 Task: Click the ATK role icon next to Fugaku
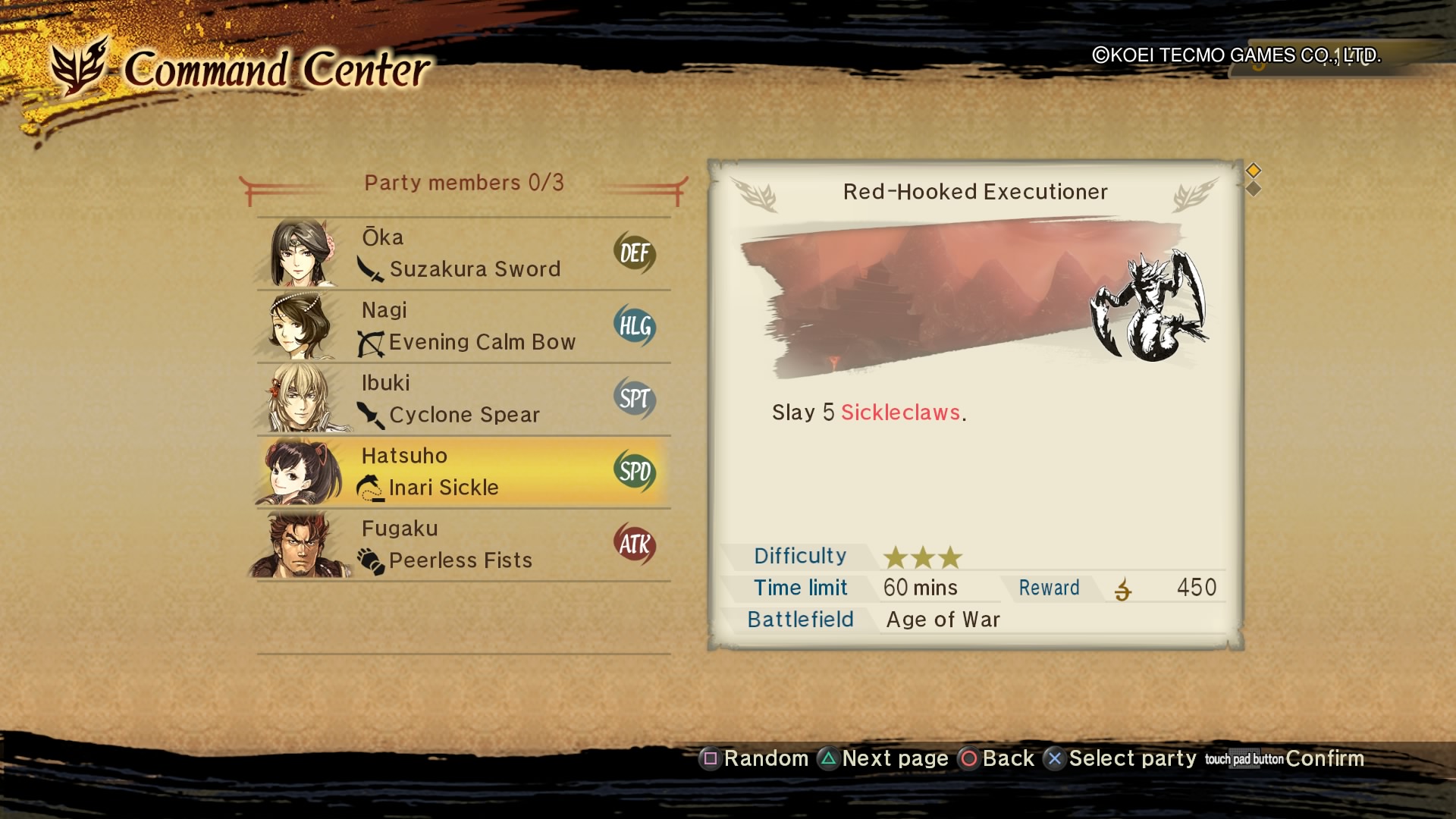(x=635, y=543)
